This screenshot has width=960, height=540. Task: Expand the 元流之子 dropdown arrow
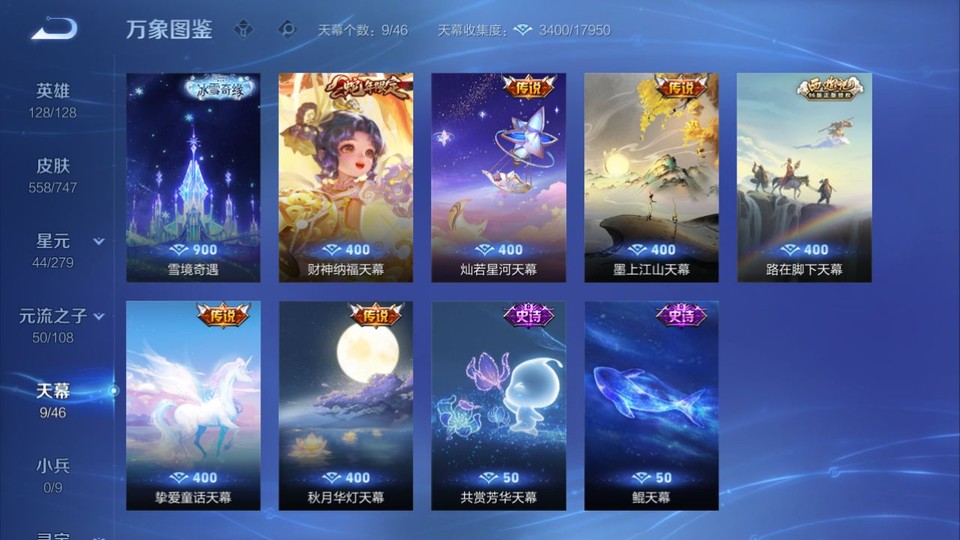[x=99, y=317]
